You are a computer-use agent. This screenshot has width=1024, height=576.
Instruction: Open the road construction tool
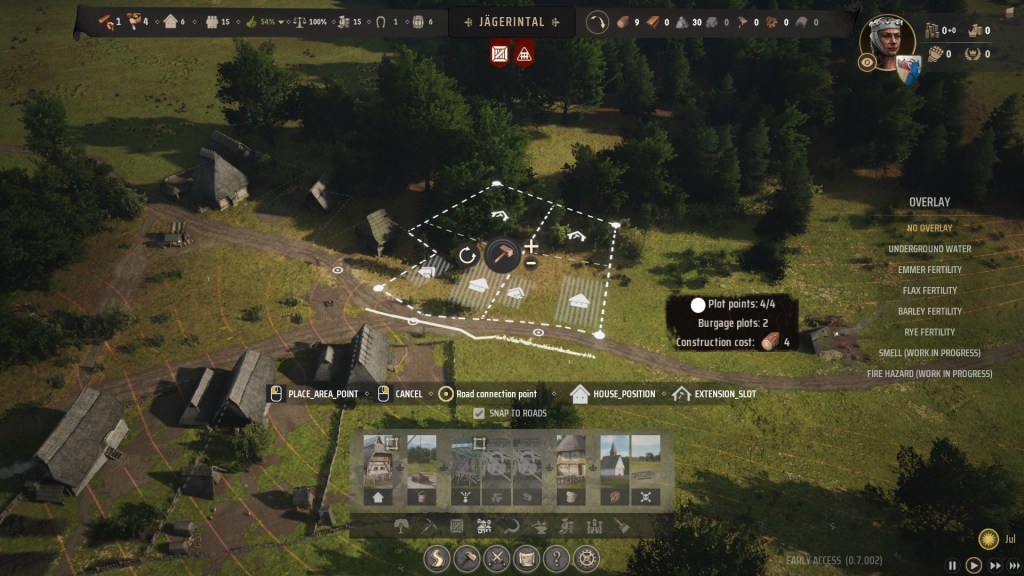point(438,559)
